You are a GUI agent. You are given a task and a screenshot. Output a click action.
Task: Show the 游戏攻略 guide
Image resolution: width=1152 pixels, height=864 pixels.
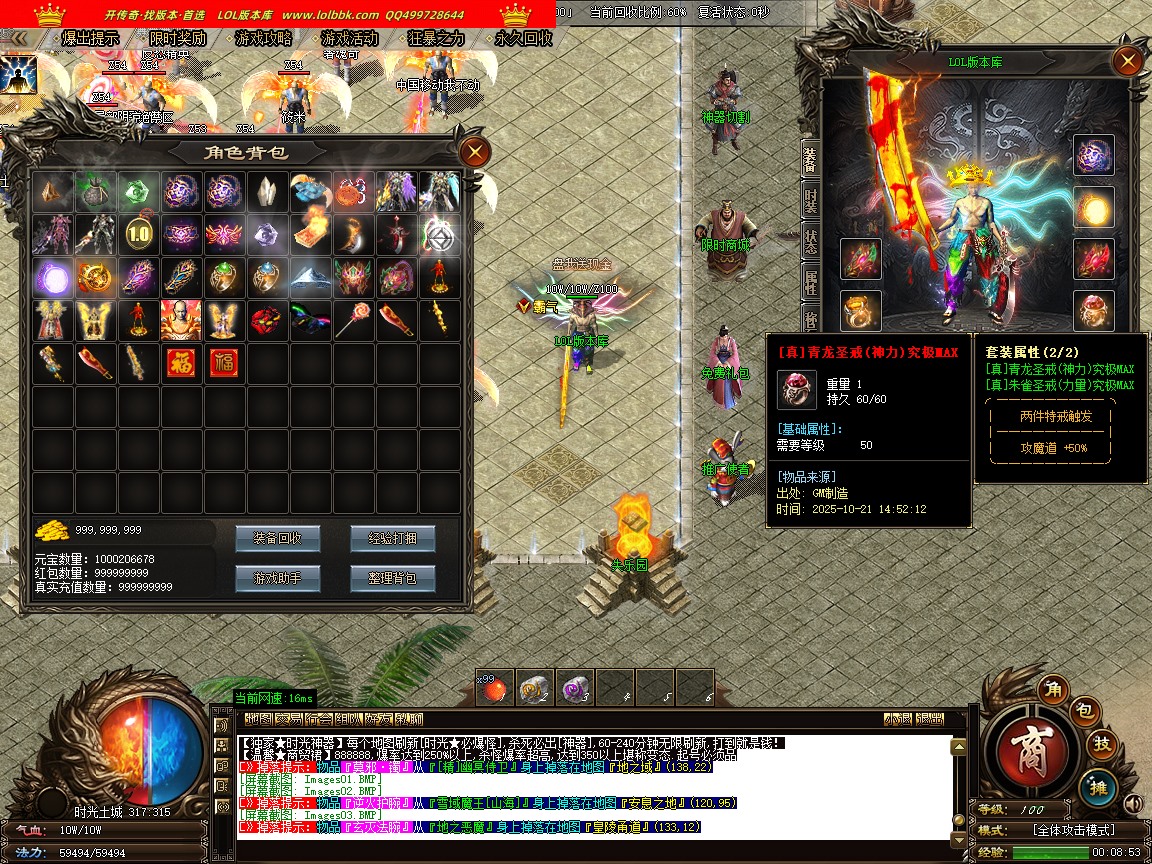(x=264, y=39)
